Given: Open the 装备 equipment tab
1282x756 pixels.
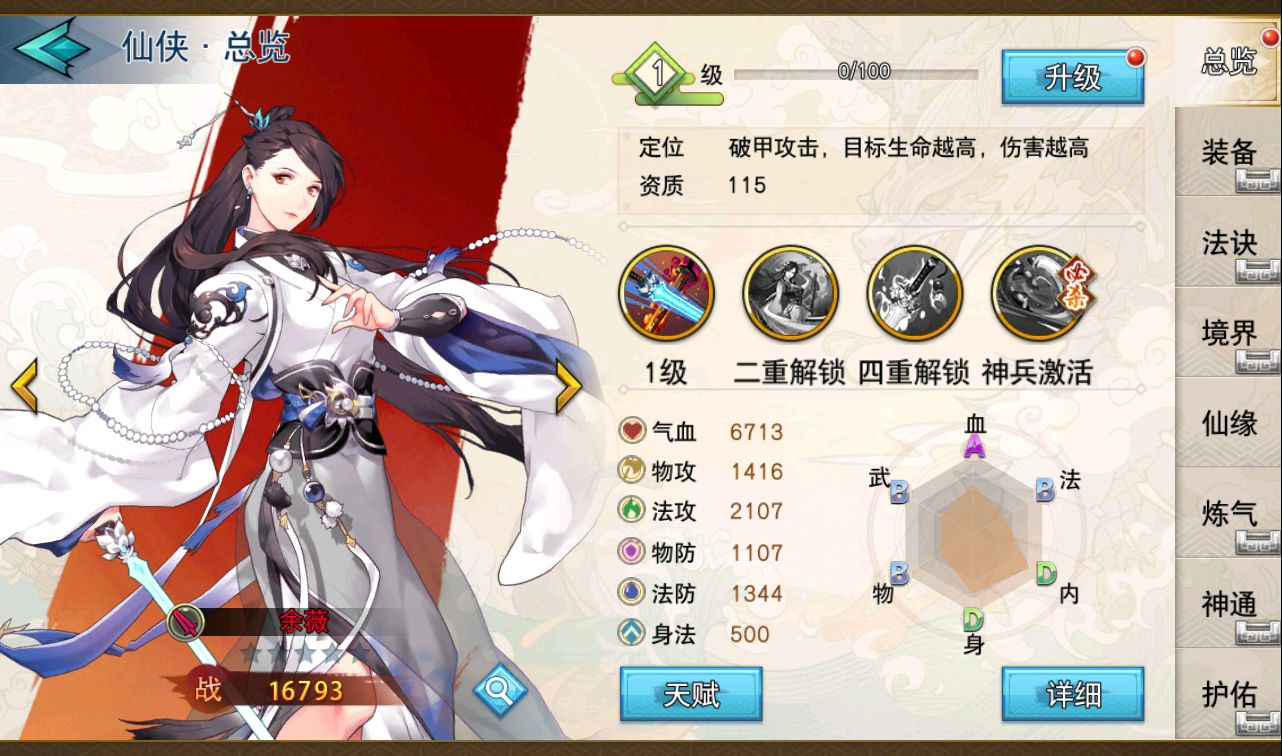Looking at the screenshot, I should pos(1228,152).
